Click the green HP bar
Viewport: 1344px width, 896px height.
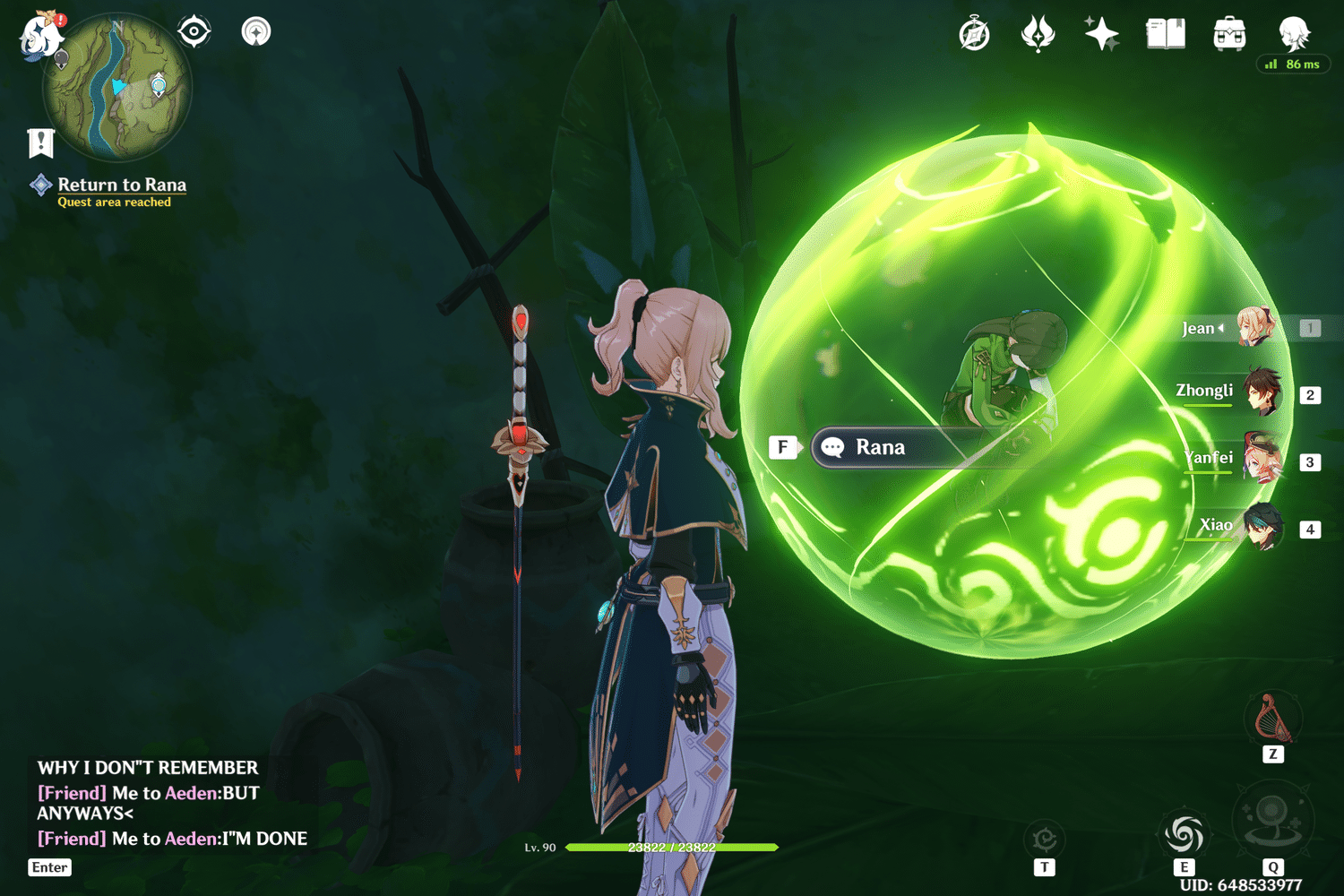672,846
